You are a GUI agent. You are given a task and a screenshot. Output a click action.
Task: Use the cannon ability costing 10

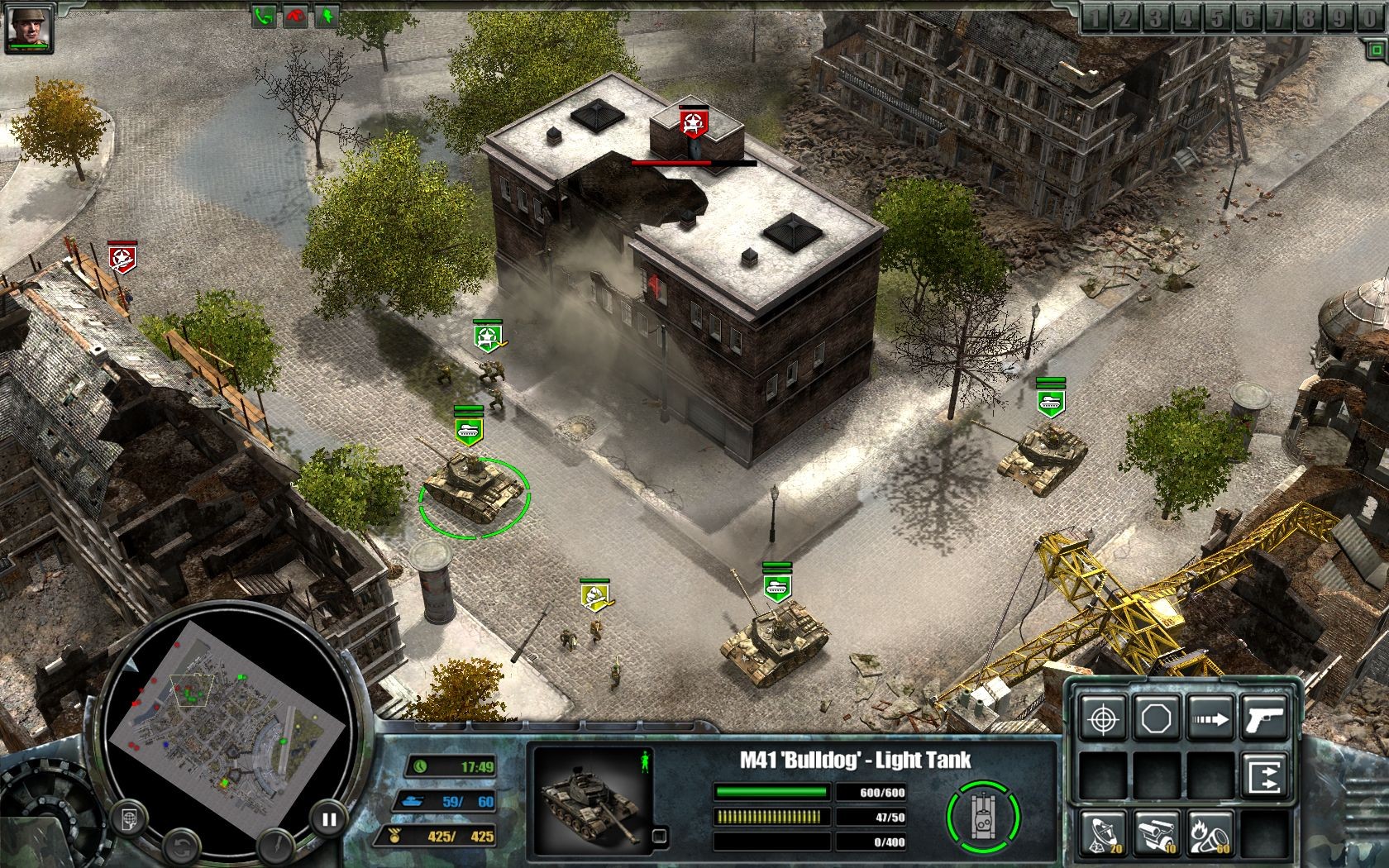[x=1156, y=833]
